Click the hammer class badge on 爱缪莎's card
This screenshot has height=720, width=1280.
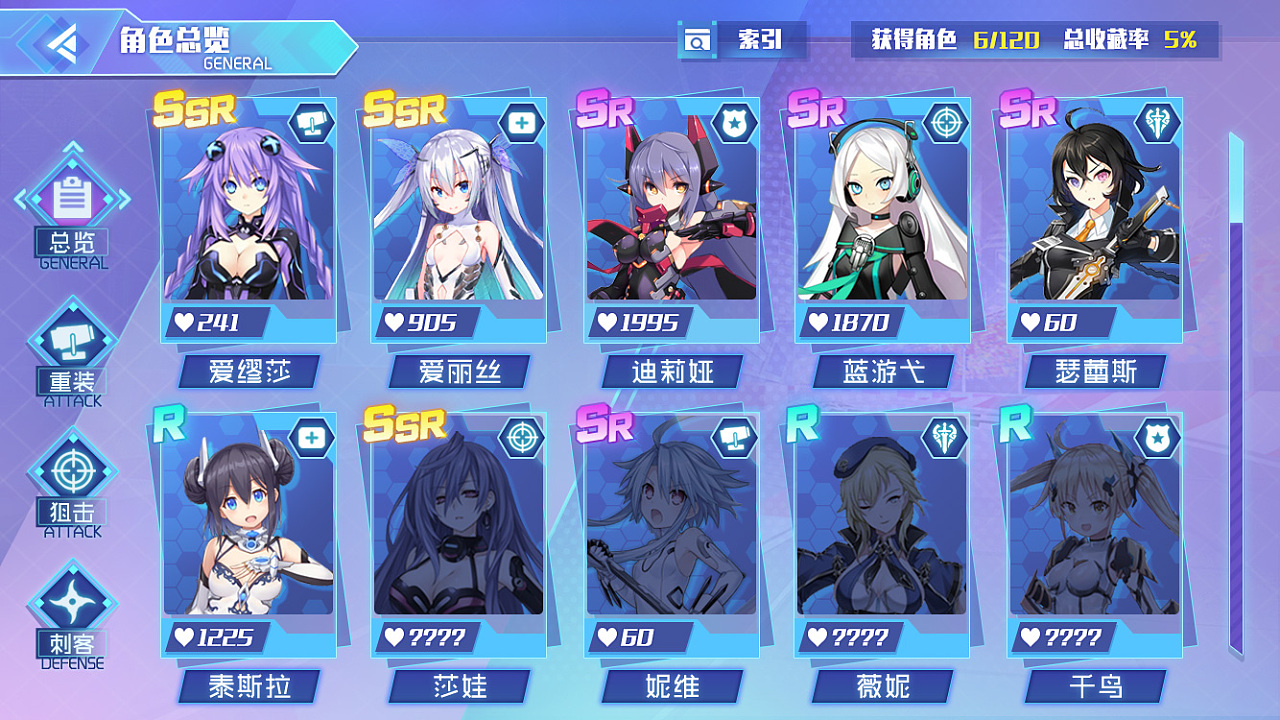pos(312,120)
